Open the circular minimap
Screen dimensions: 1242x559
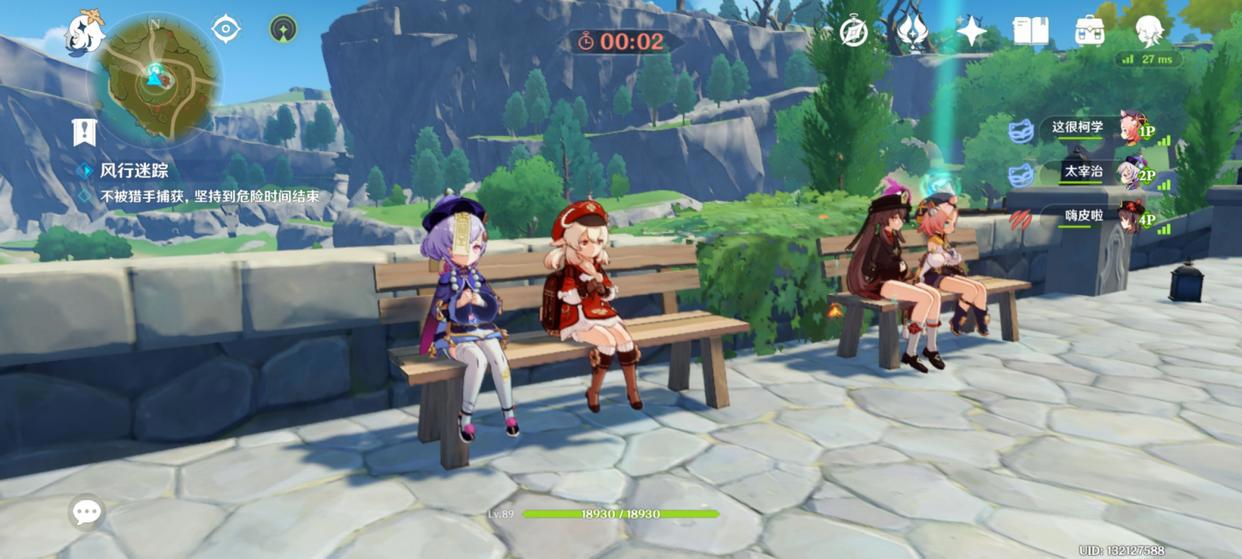click(154, 78)
